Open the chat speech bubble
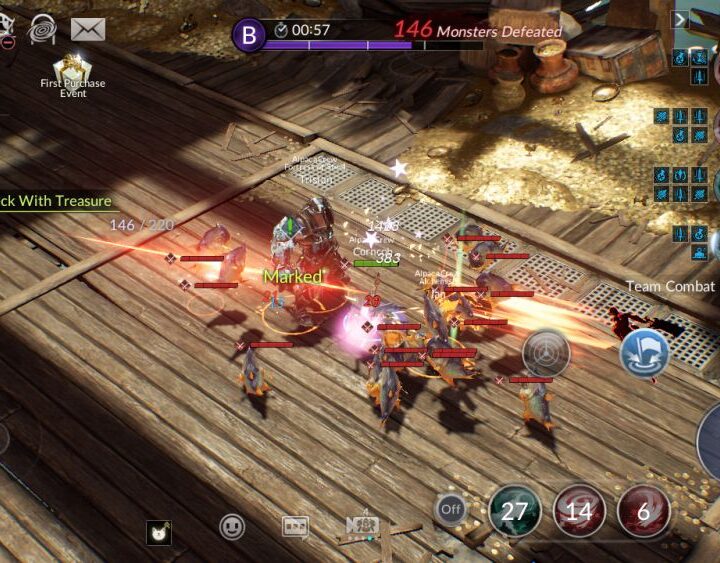 click(295, 527)
